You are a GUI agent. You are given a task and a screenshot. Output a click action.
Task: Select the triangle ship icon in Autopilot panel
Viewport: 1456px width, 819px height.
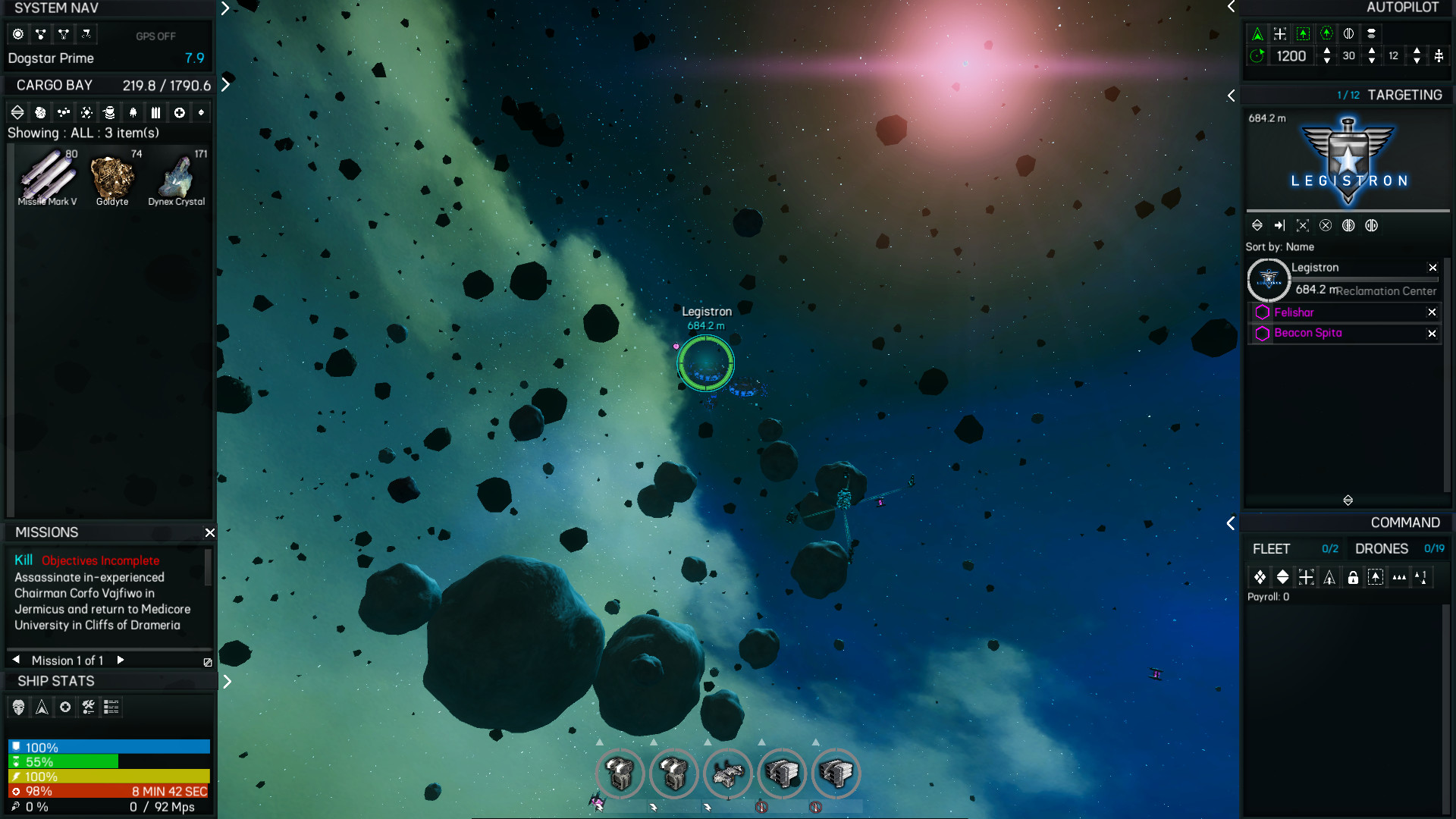click(x=1257, y=33)
